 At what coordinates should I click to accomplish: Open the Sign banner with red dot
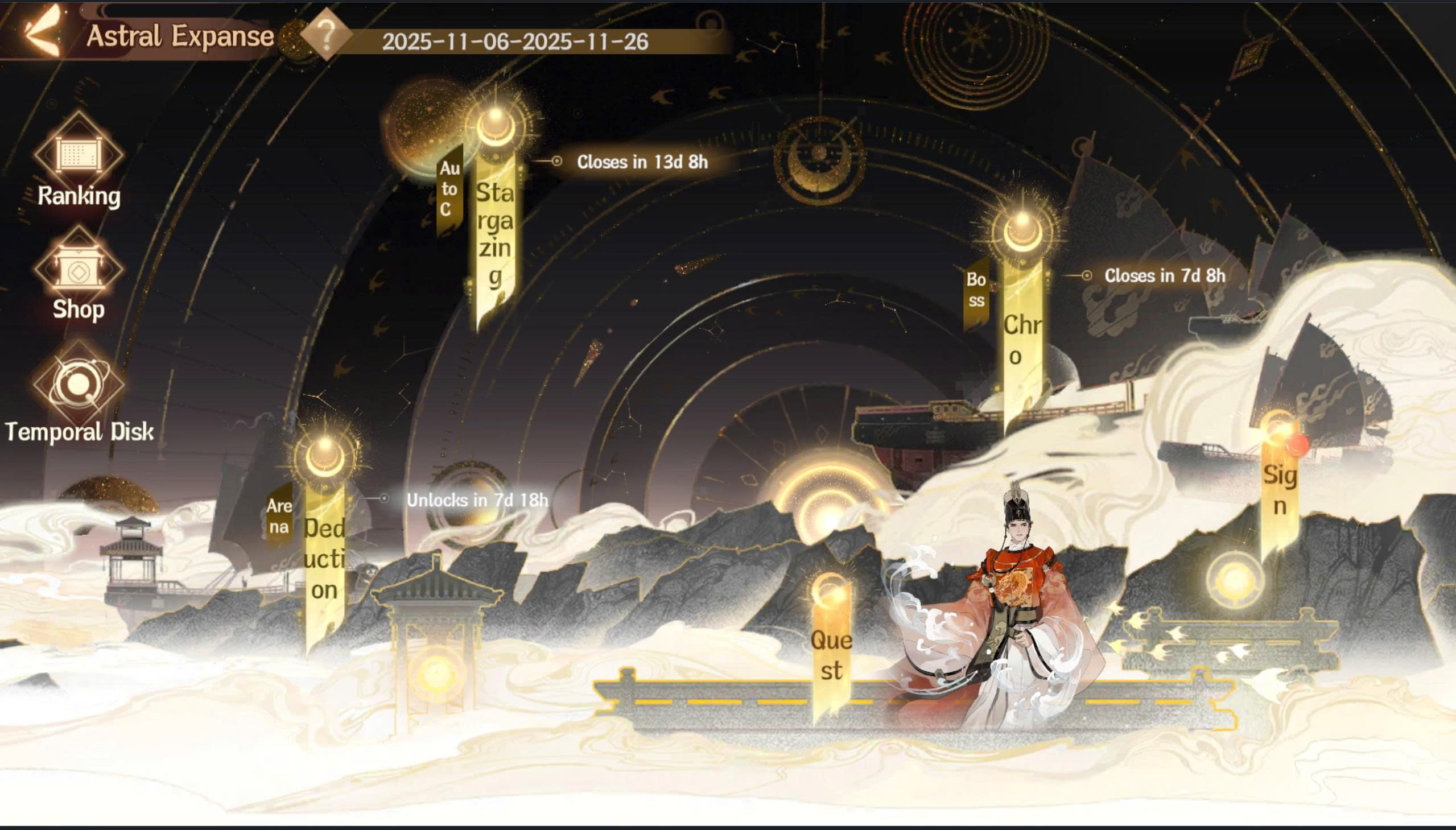click(x=1280, y=489)
